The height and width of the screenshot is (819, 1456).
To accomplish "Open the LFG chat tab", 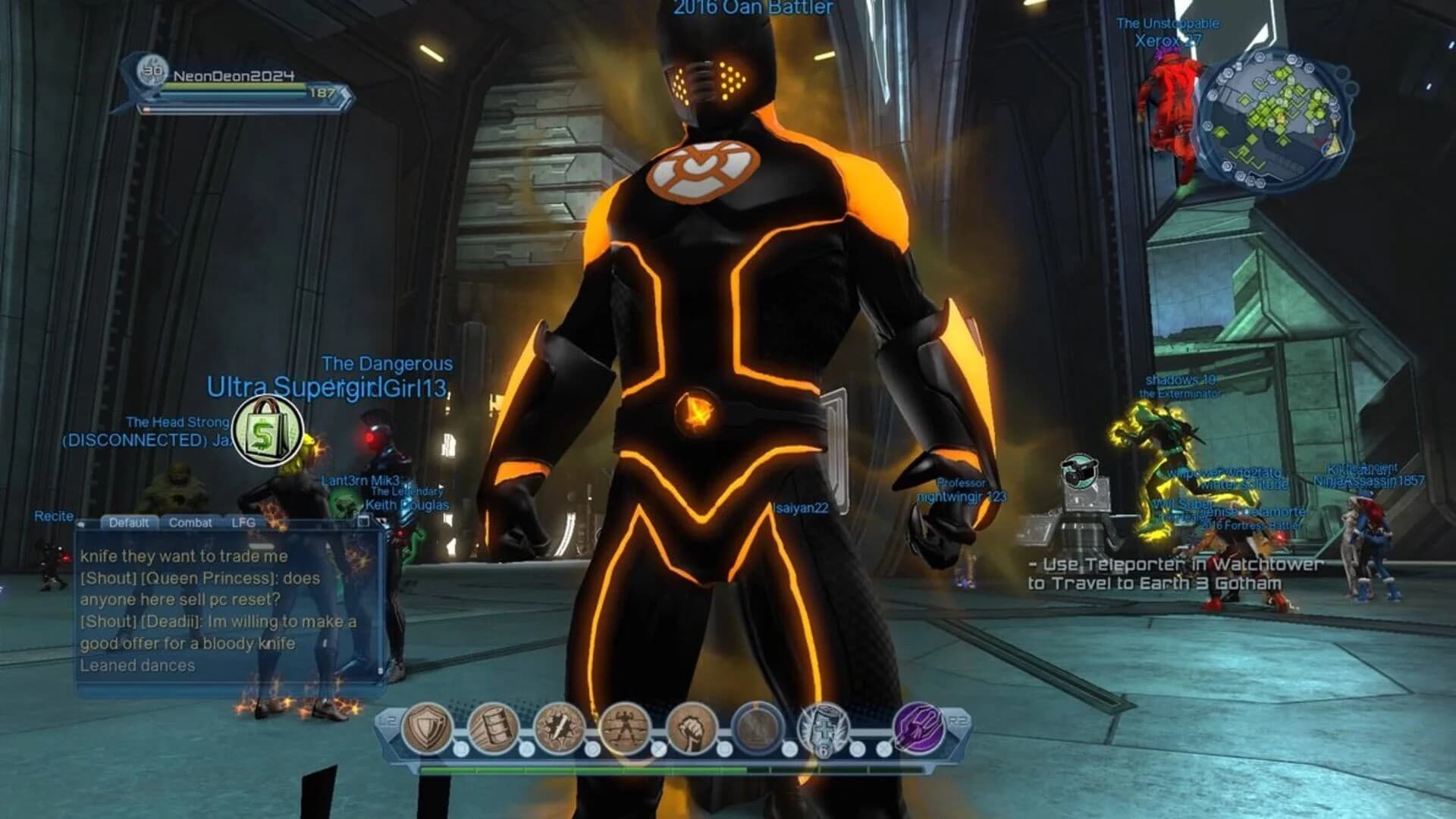I will coord(244,522).
